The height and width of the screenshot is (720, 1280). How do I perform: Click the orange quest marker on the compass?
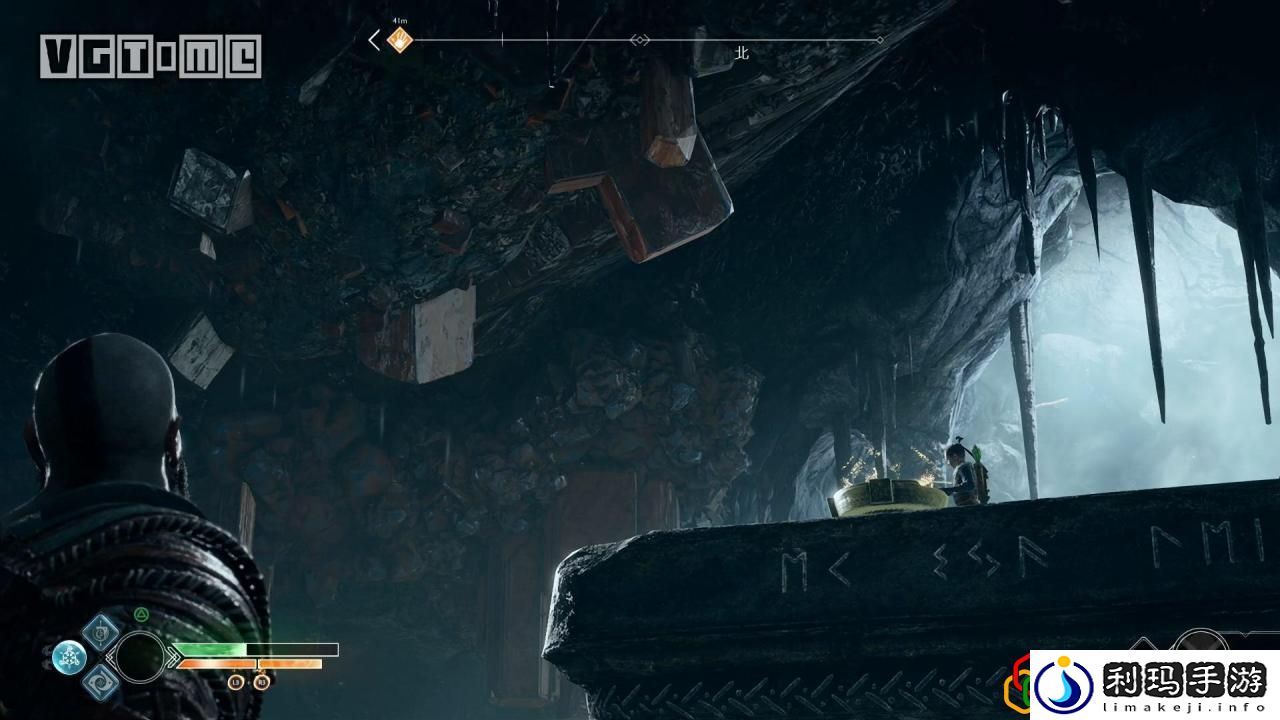pos(400,41)
